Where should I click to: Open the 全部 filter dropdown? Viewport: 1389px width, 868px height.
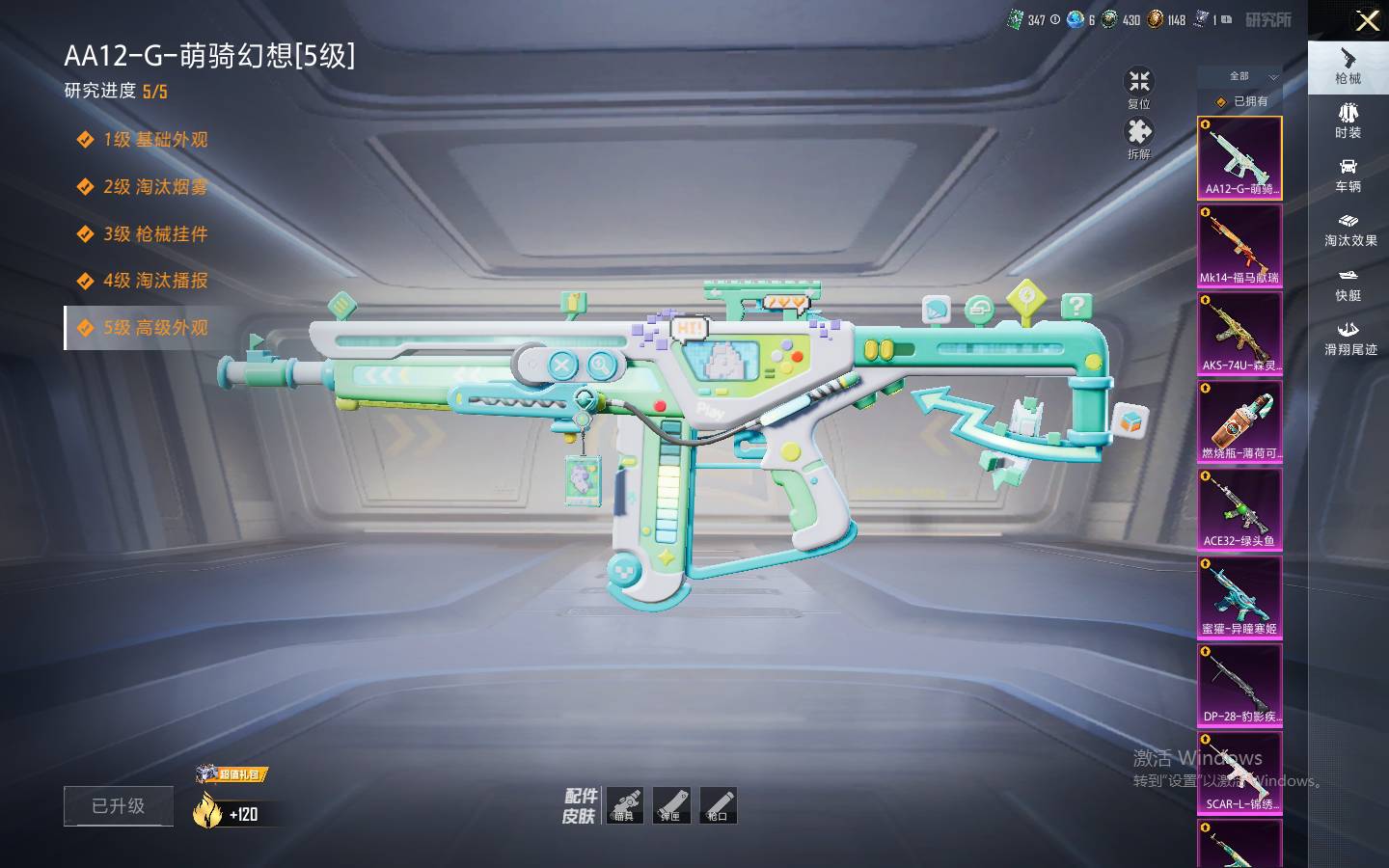(x=1251, y=76)
